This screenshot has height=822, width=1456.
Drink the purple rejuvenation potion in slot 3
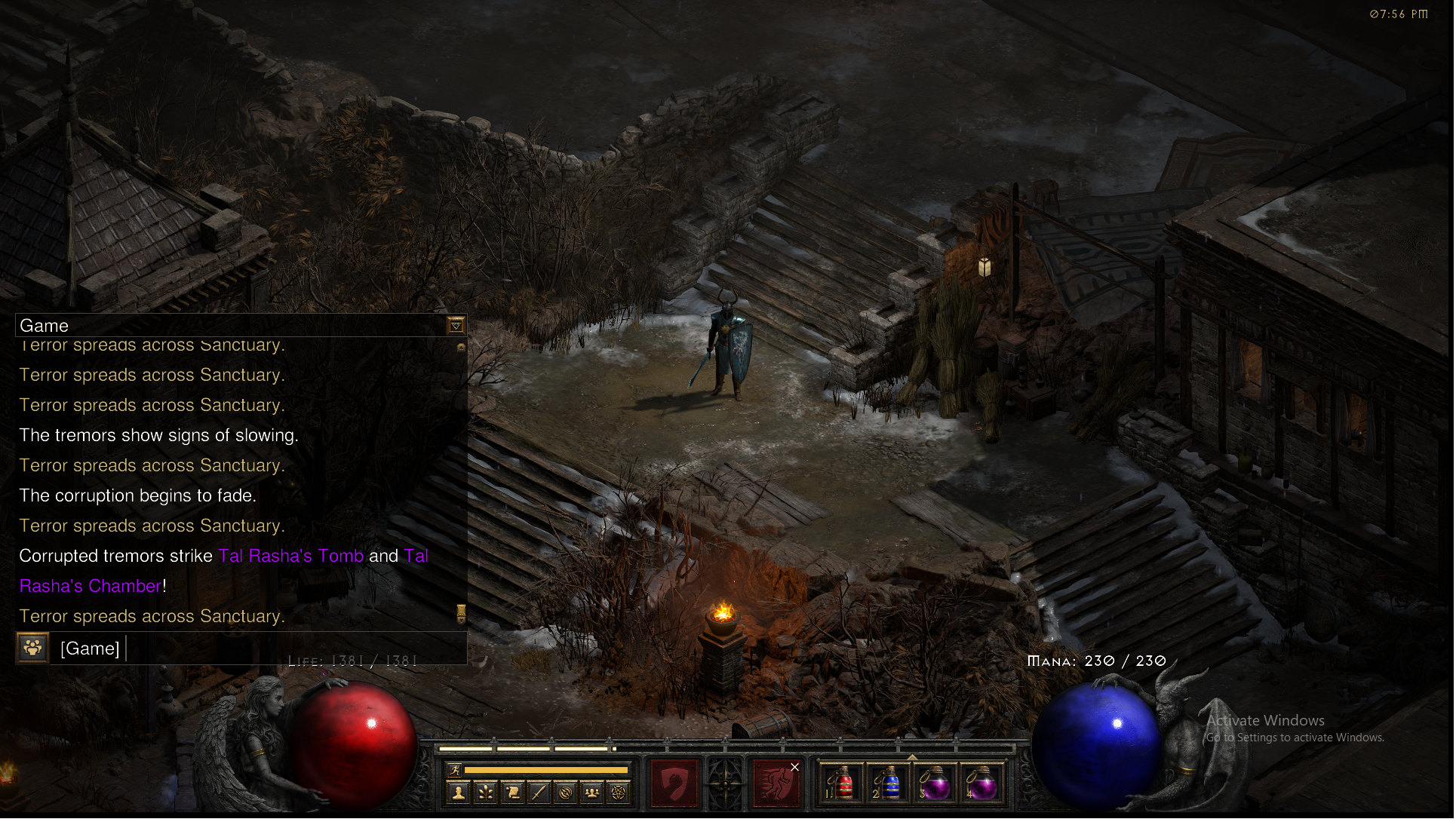click(936, 785)
